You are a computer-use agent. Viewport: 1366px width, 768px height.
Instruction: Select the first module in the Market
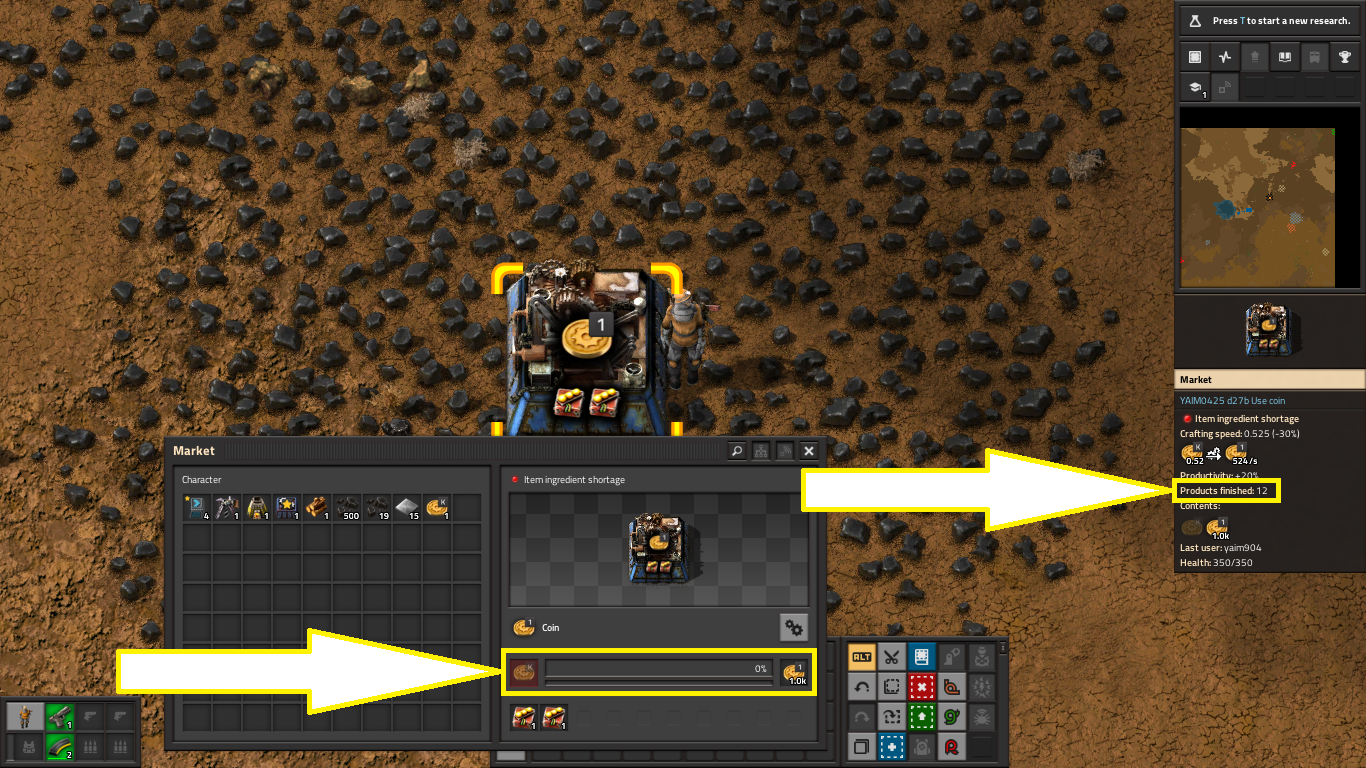point(523,717)
